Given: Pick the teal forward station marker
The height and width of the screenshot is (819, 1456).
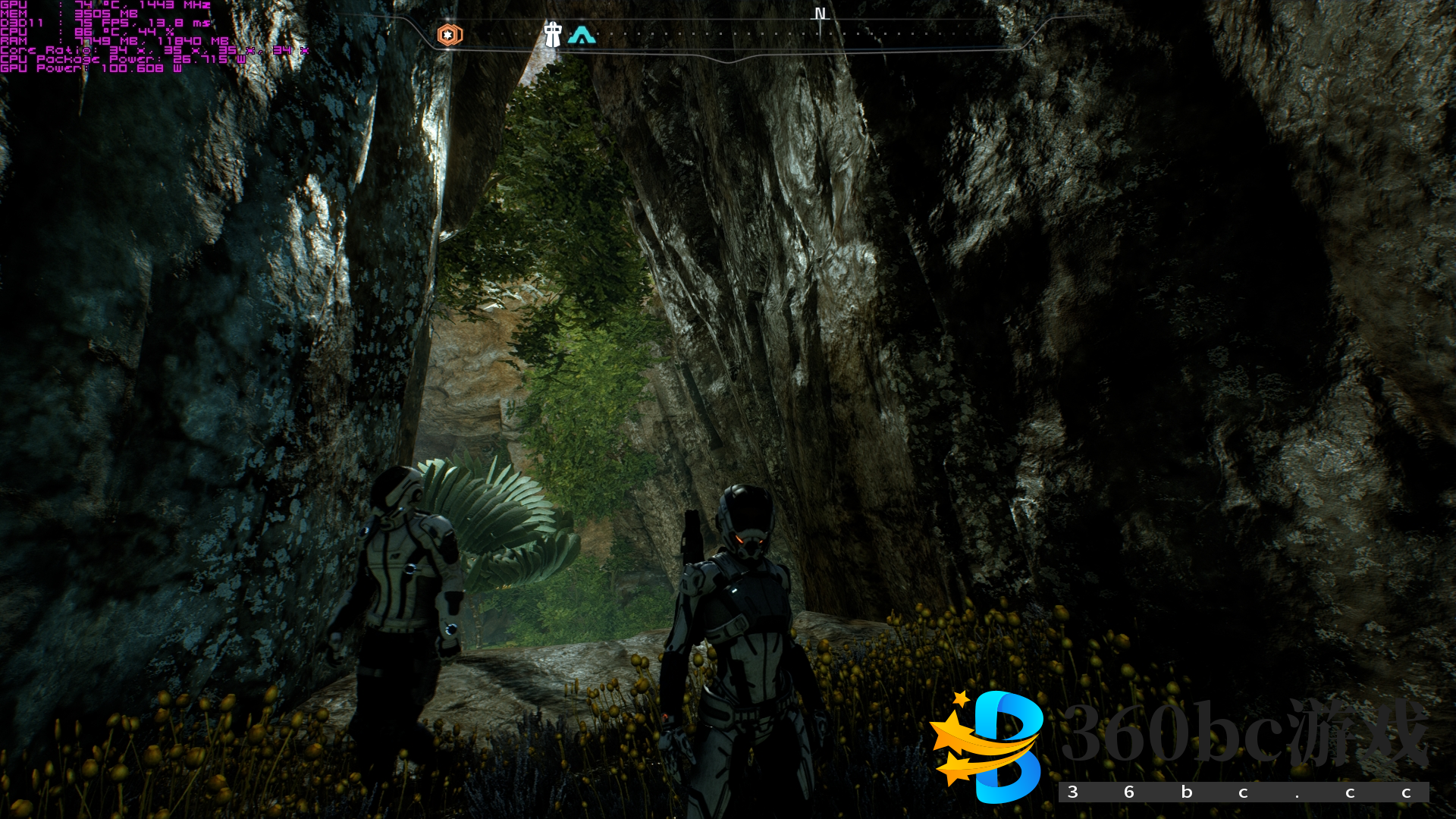Looking at the screenshot, I should (x=582, y=35).
